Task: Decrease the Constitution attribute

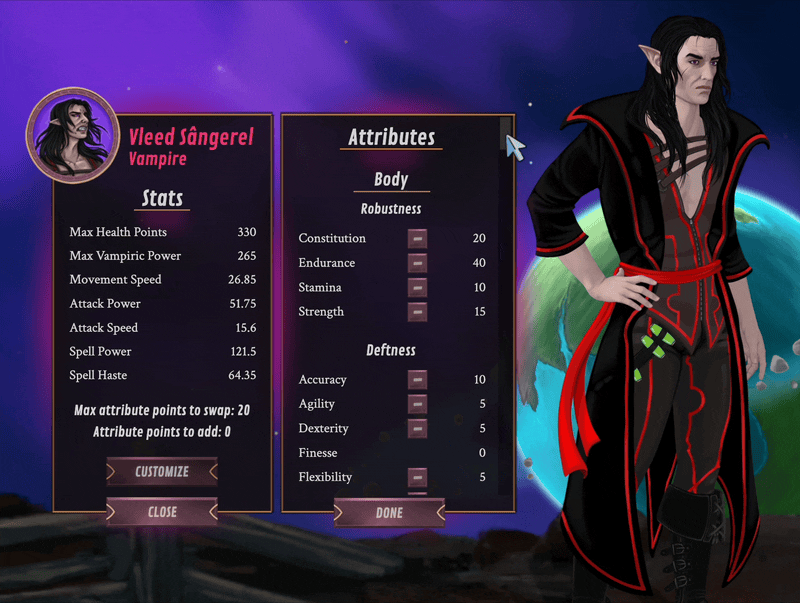Action: pos(417,238)
